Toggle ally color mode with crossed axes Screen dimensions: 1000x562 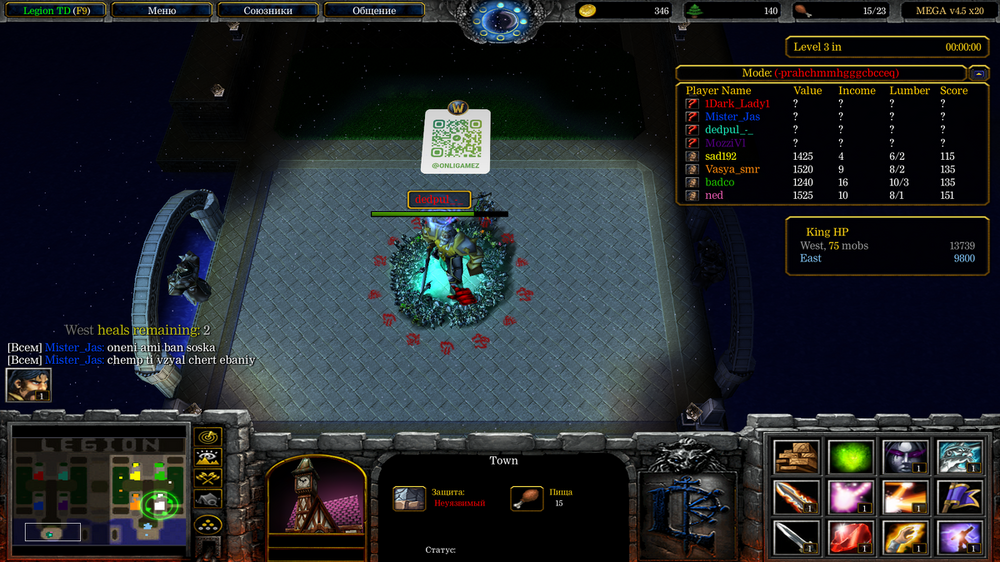click(208, 479)
